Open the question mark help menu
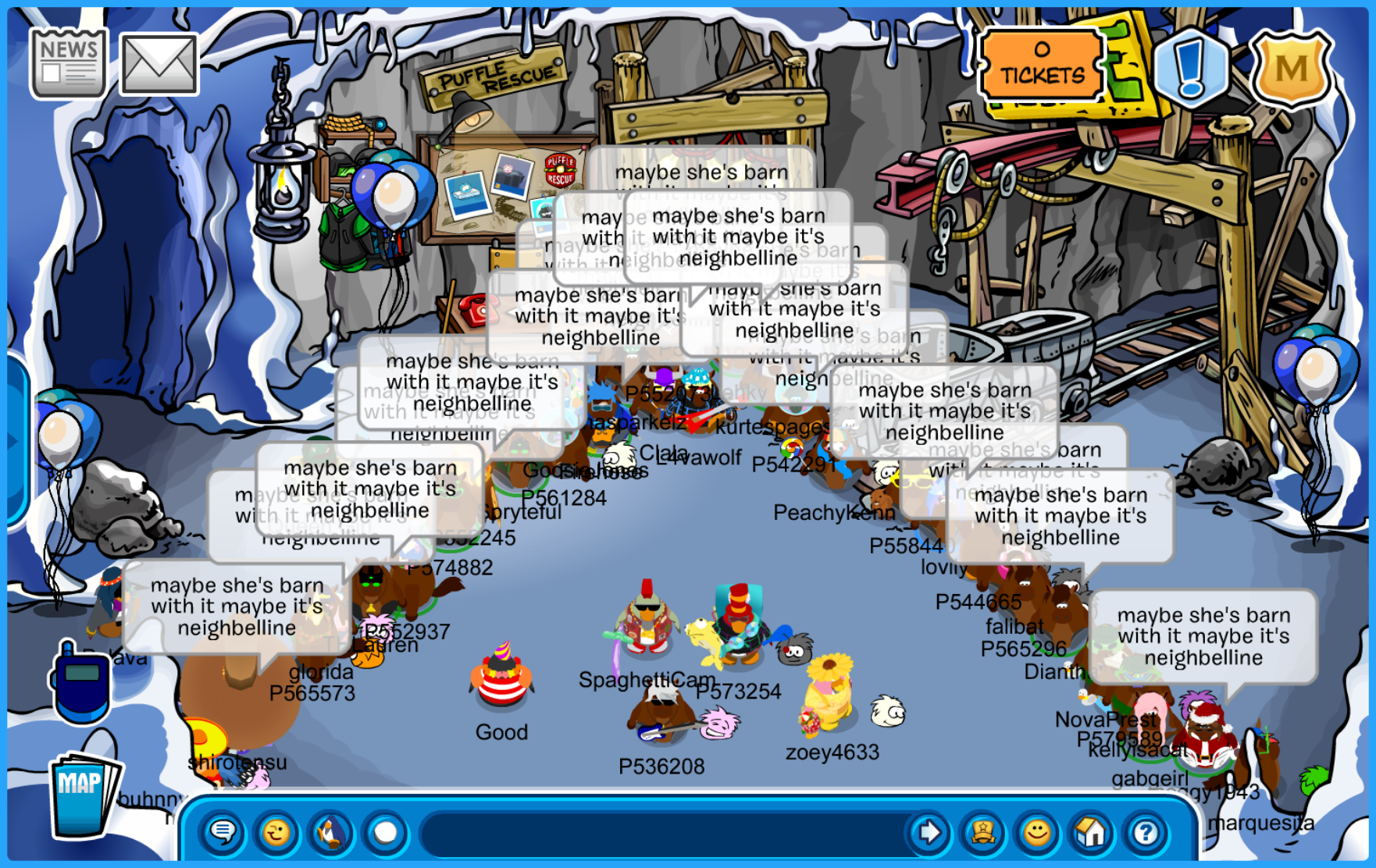Image resolution: width=1376 pixels, height=868 pixels. pyautogui.click(x=1146, y=833)
